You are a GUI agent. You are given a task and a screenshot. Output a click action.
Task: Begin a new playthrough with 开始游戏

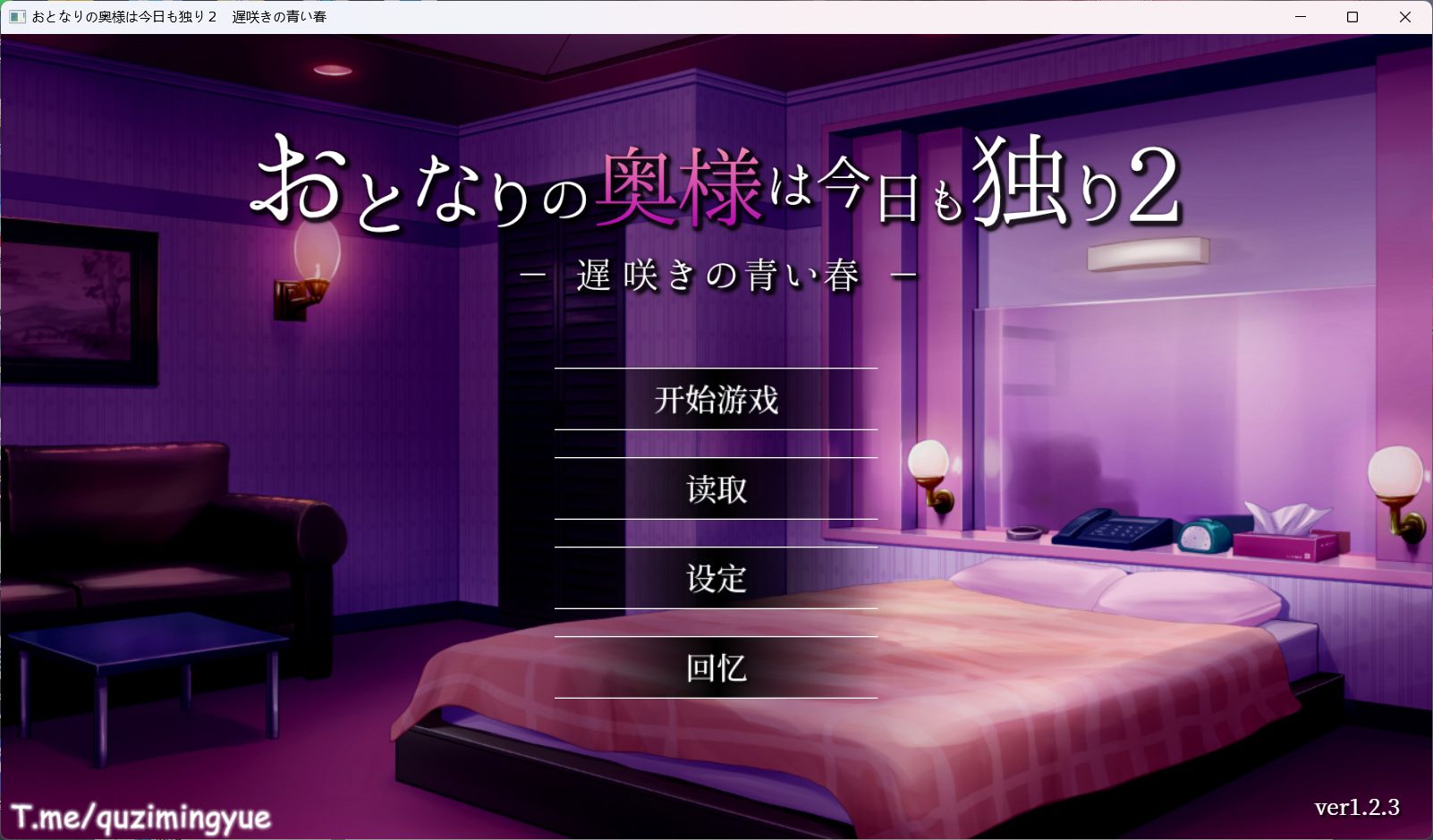pyautogui.click(x=715, y=403)
